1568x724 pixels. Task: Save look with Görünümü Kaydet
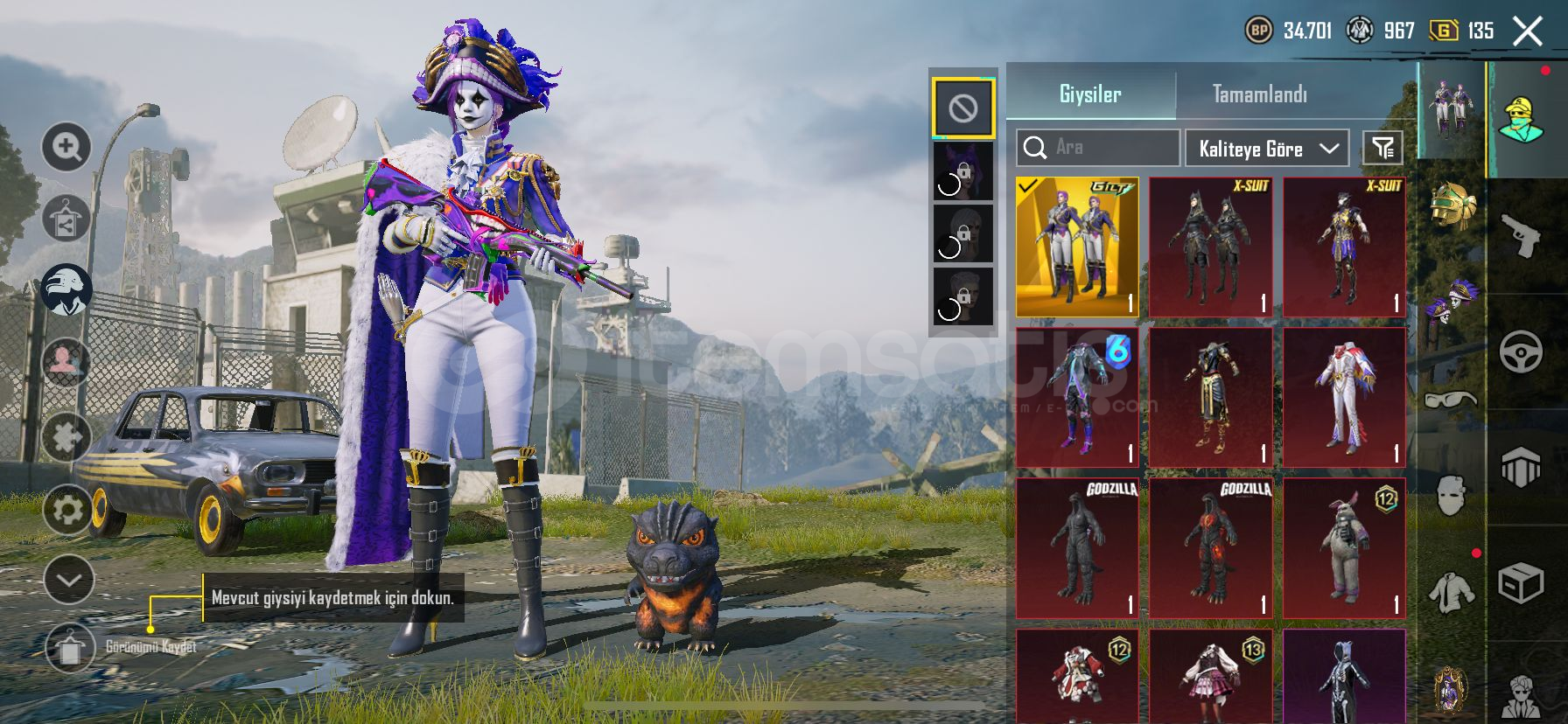(x=70, y=648)
